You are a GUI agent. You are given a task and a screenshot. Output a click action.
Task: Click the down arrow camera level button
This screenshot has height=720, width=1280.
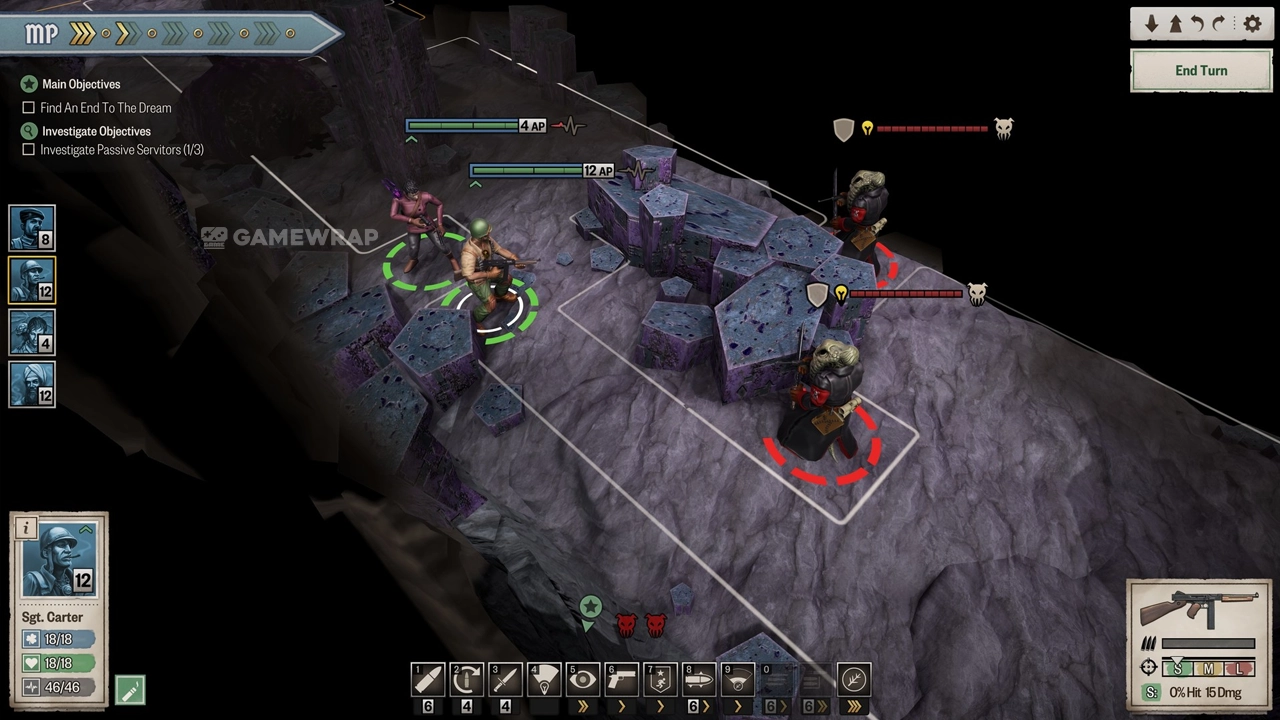pyautogui.click(x=1152, y=24)
